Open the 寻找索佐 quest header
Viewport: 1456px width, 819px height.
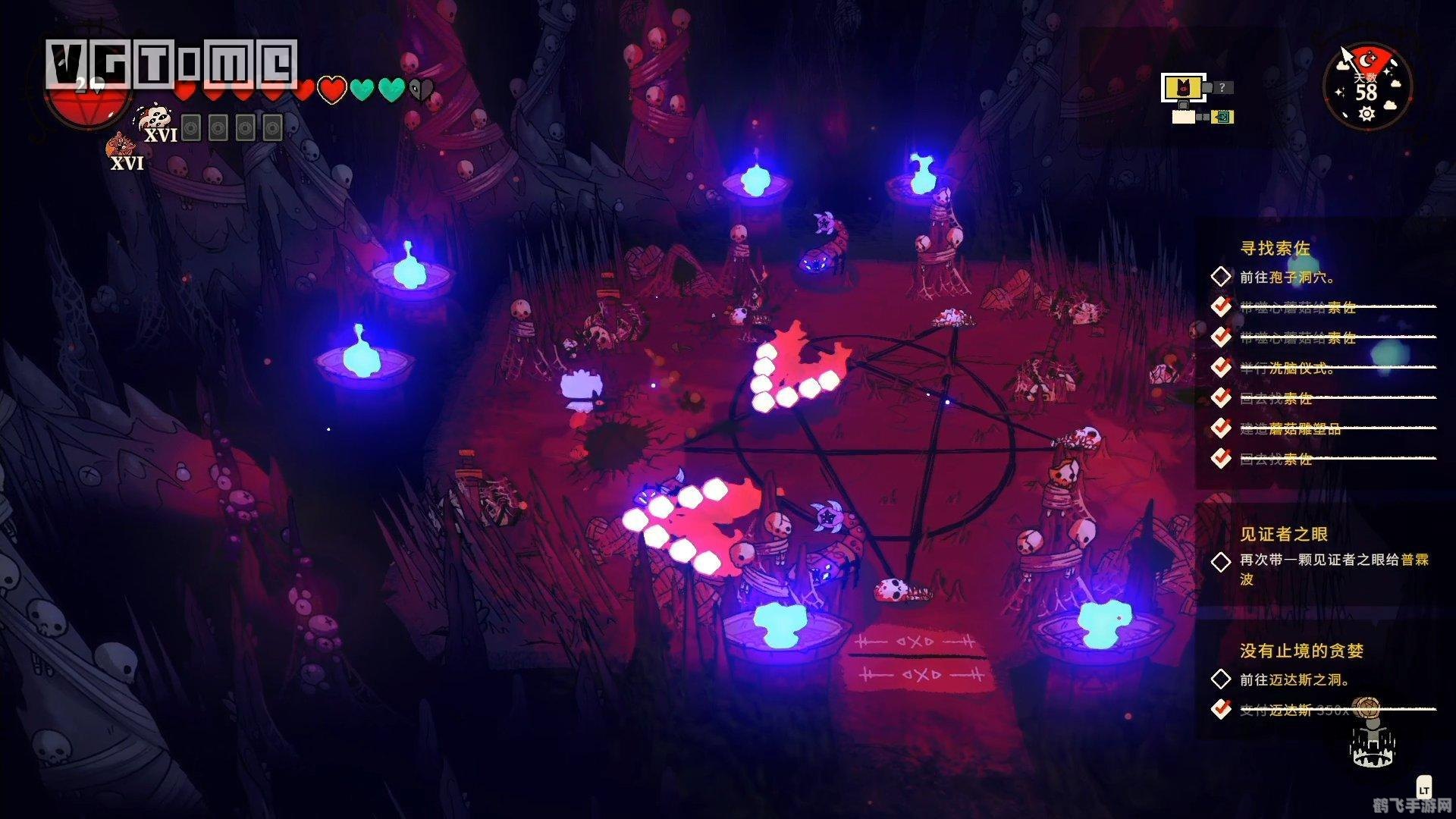click(1275, 248)
